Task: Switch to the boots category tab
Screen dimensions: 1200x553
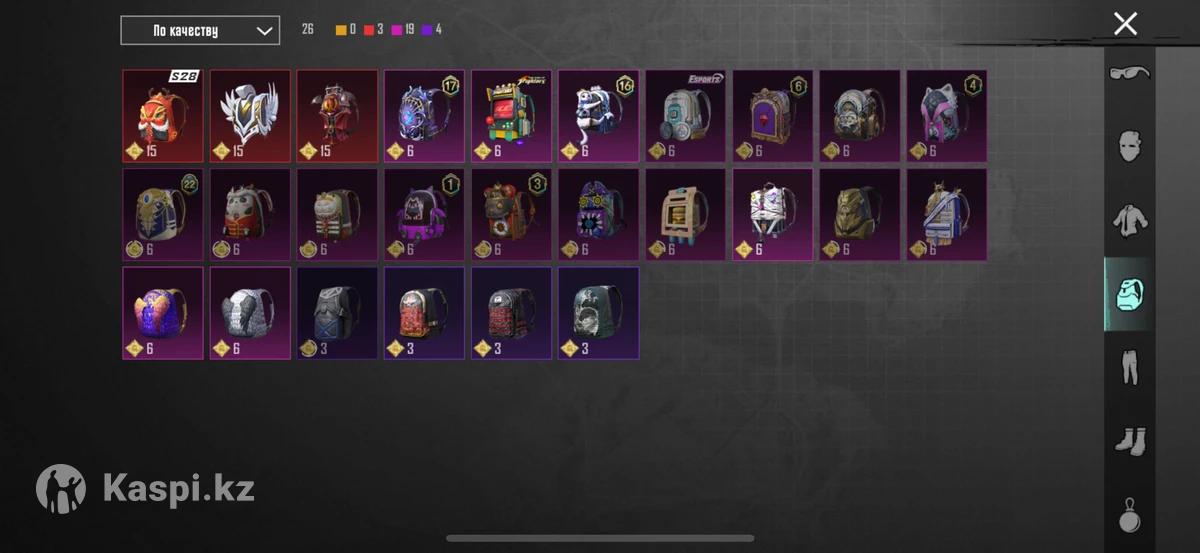Action: click(x=1130, y=441)
